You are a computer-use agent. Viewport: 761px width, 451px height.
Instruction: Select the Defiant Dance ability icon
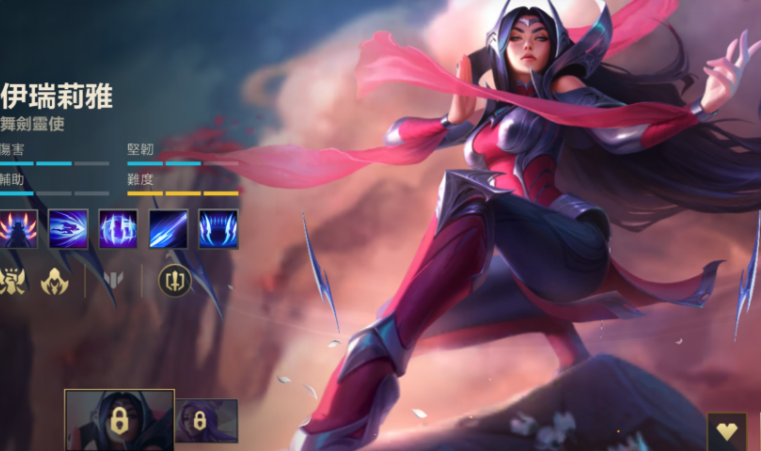click(x=118, y=229)
